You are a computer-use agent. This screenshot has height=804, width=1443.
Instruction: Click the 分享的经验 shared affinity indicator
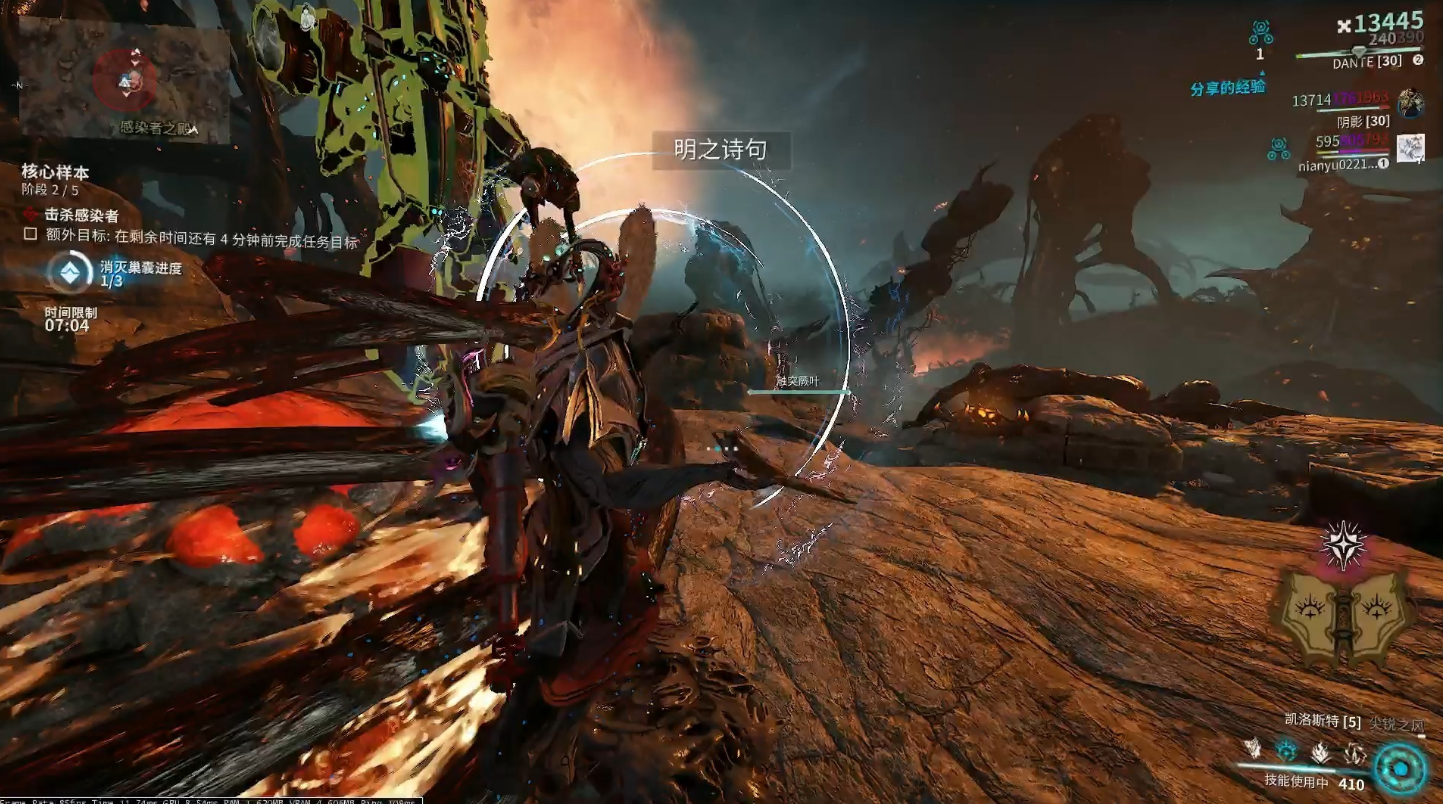click(x=1227, y=87)
